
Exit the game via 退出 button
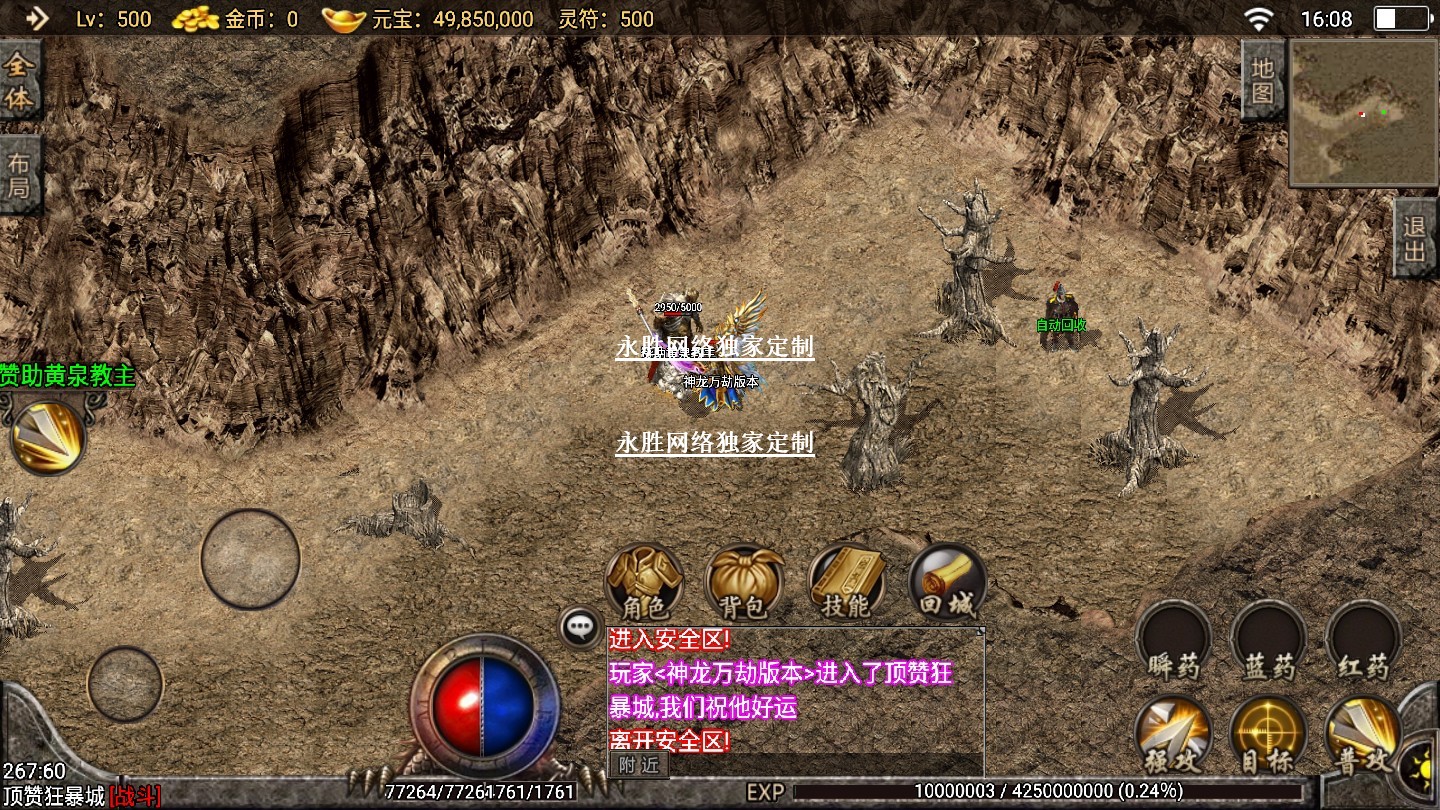(1415, 238)
